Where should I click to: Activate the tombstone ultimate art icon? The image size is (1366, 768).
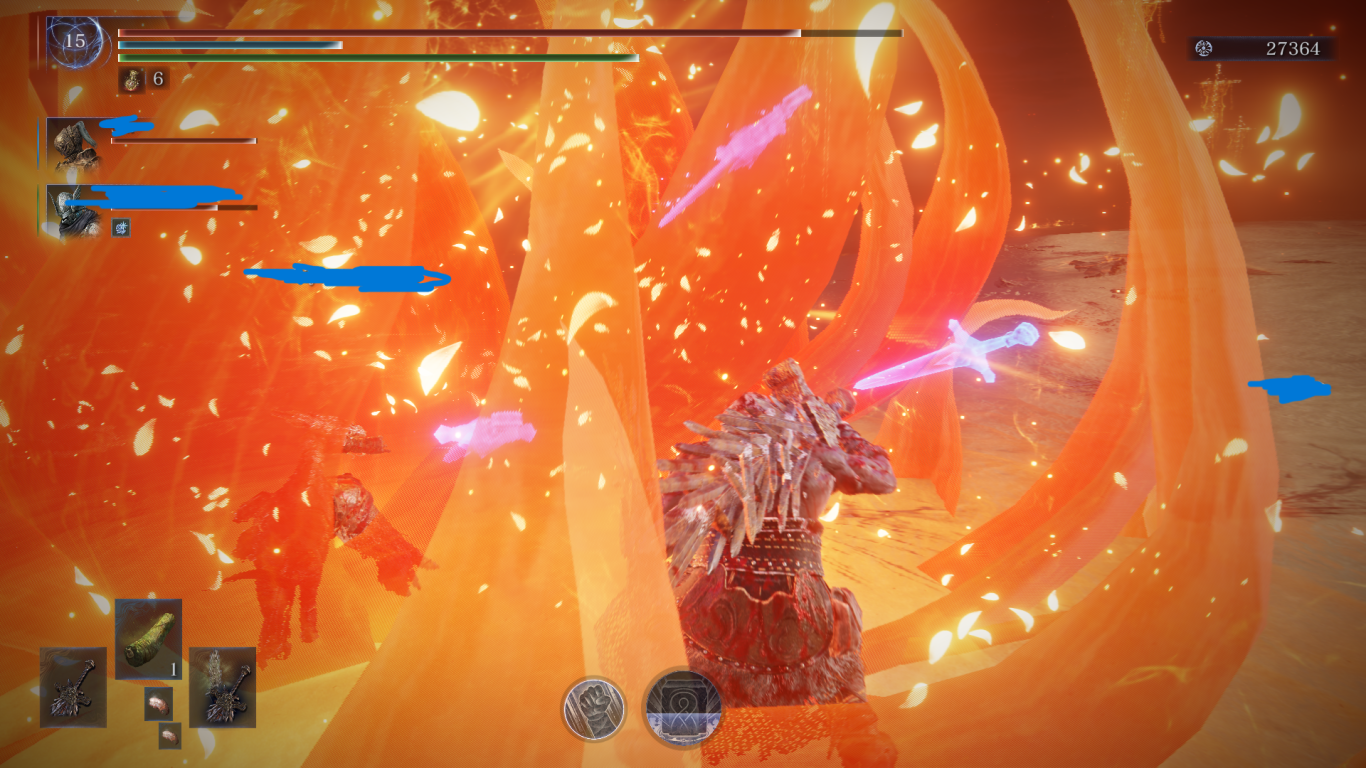[683, 708]
